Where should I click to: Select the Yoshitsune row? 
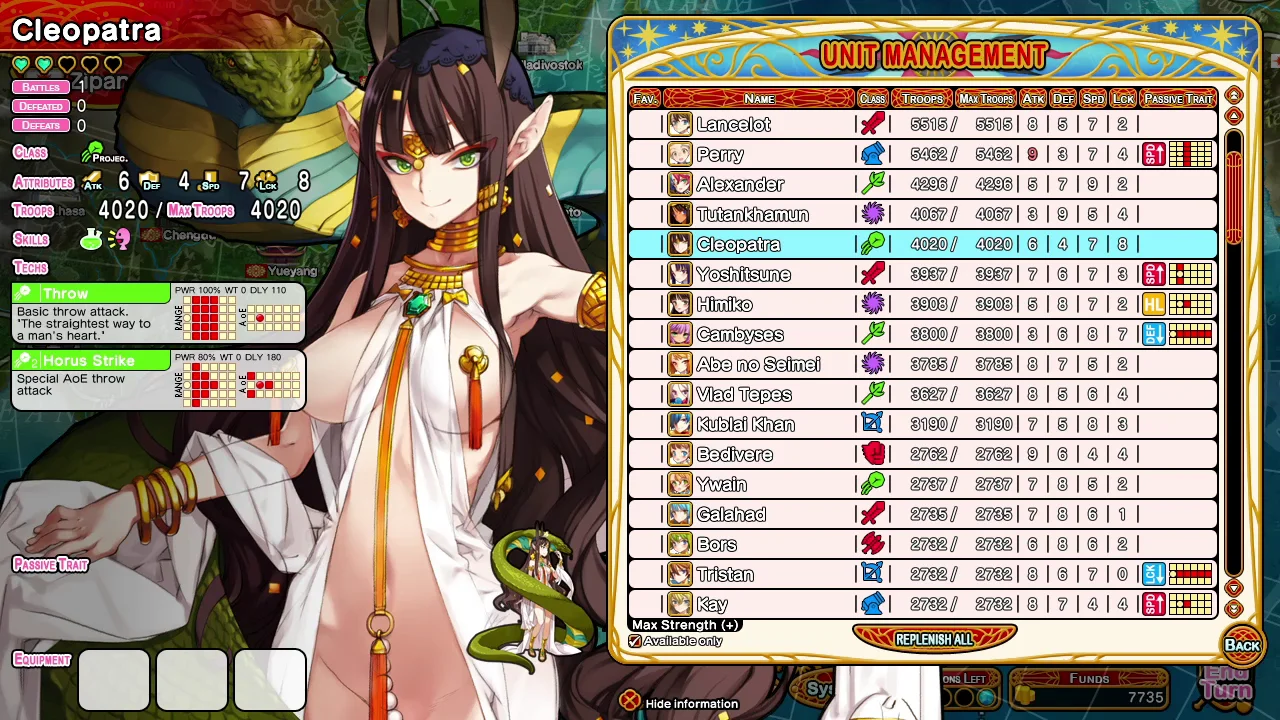click(743, 275)
